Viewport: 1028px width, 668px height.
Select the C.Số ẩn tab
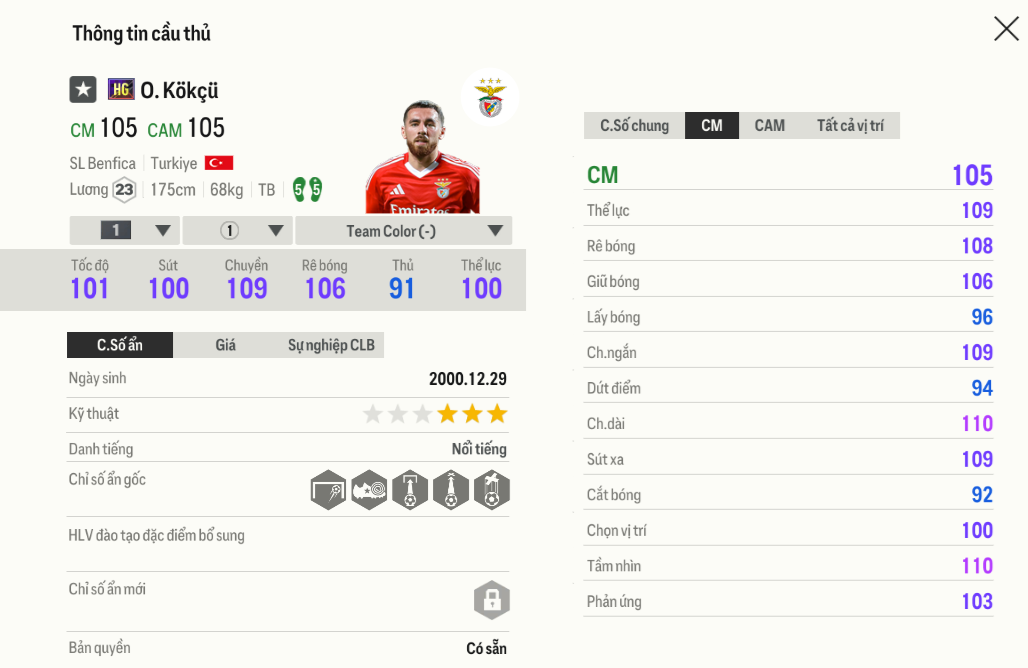120,345
